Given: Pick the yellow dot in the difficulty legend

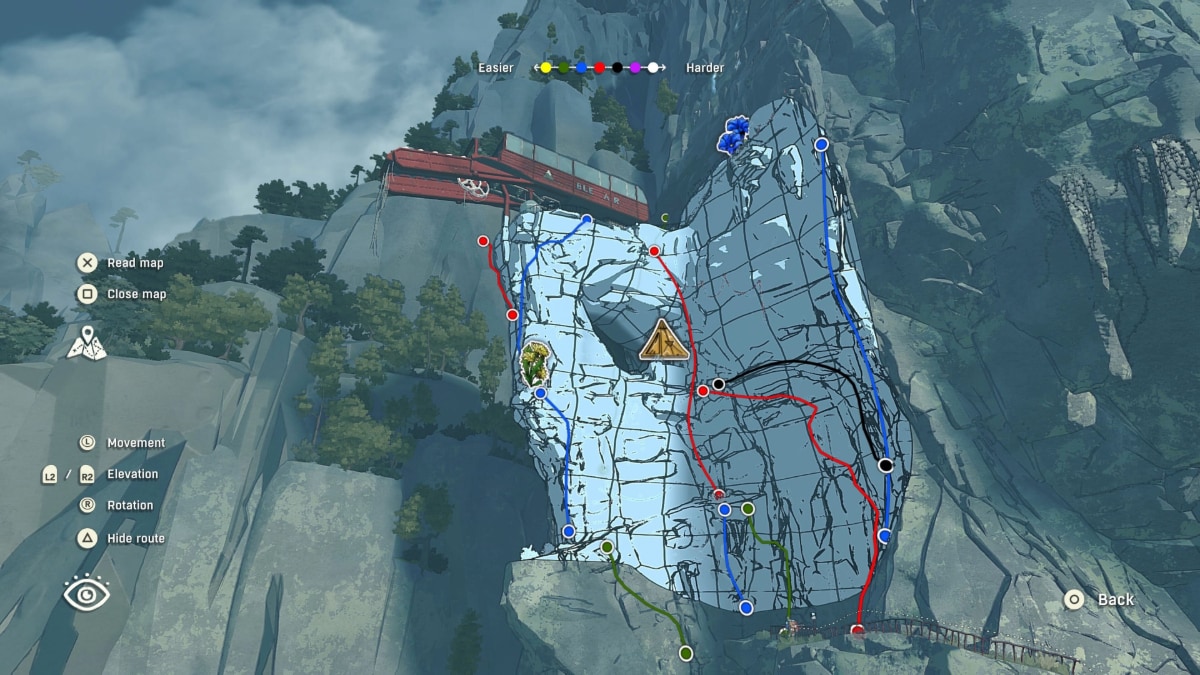Looking at the screenshot, I should 546,68.
